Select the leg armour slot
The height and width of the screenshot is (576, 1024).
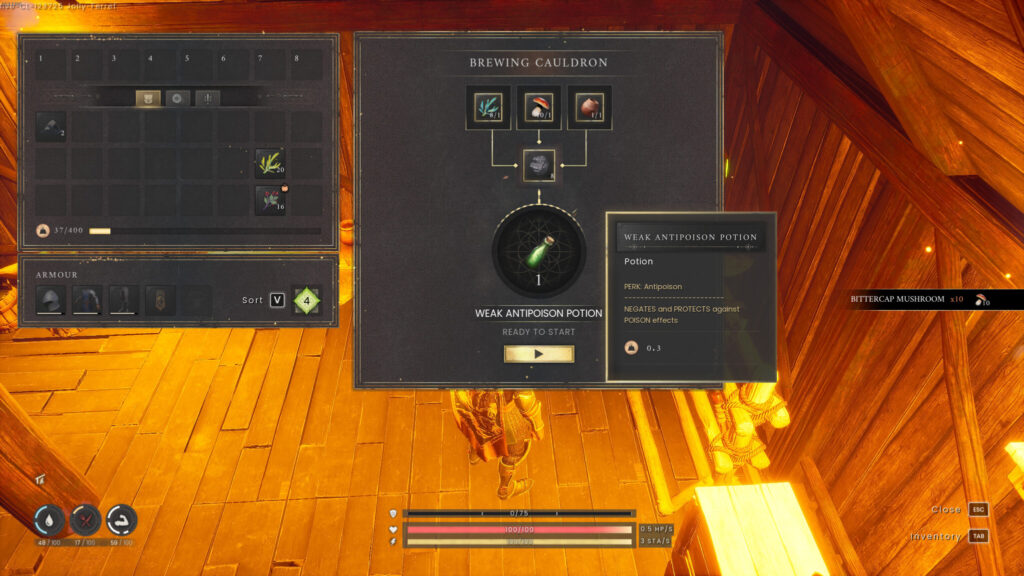point(123,299)
